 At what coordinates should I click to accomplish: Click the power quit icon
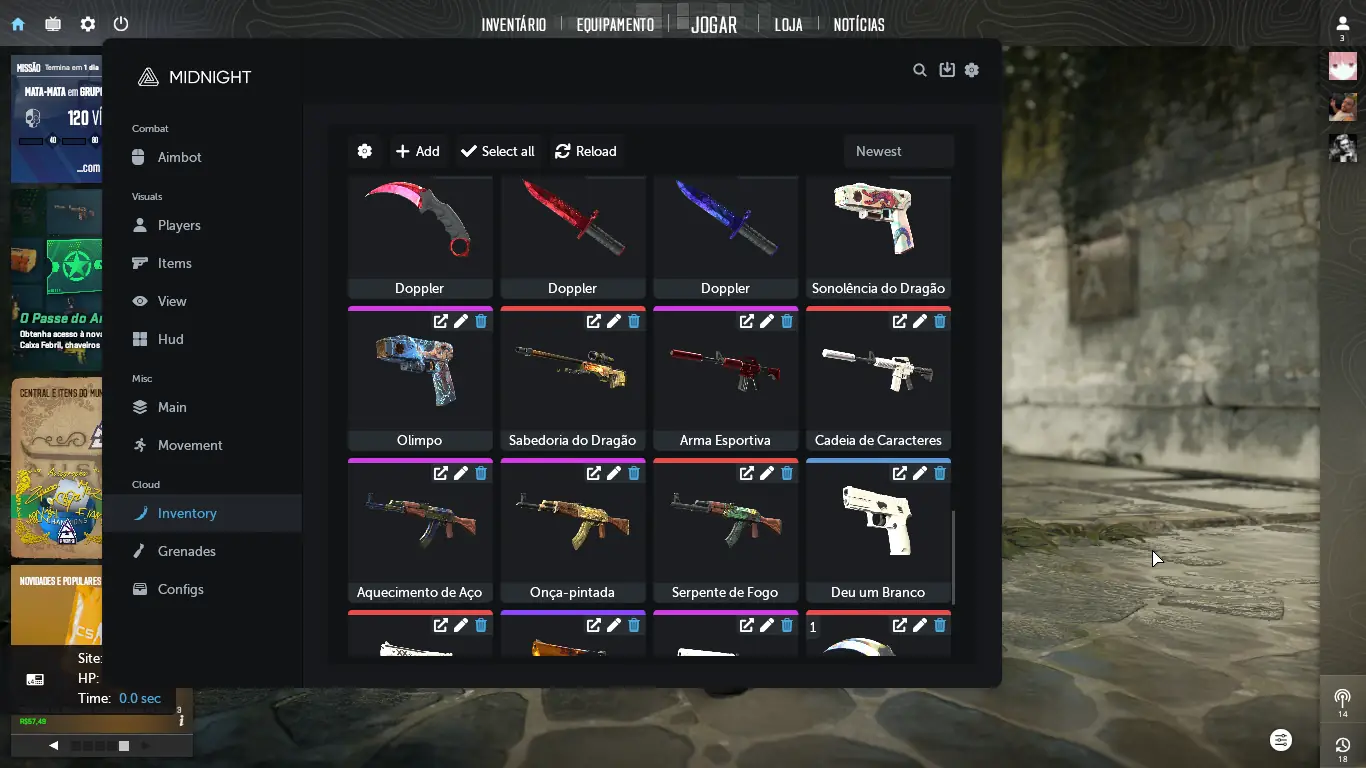(121, 24)
